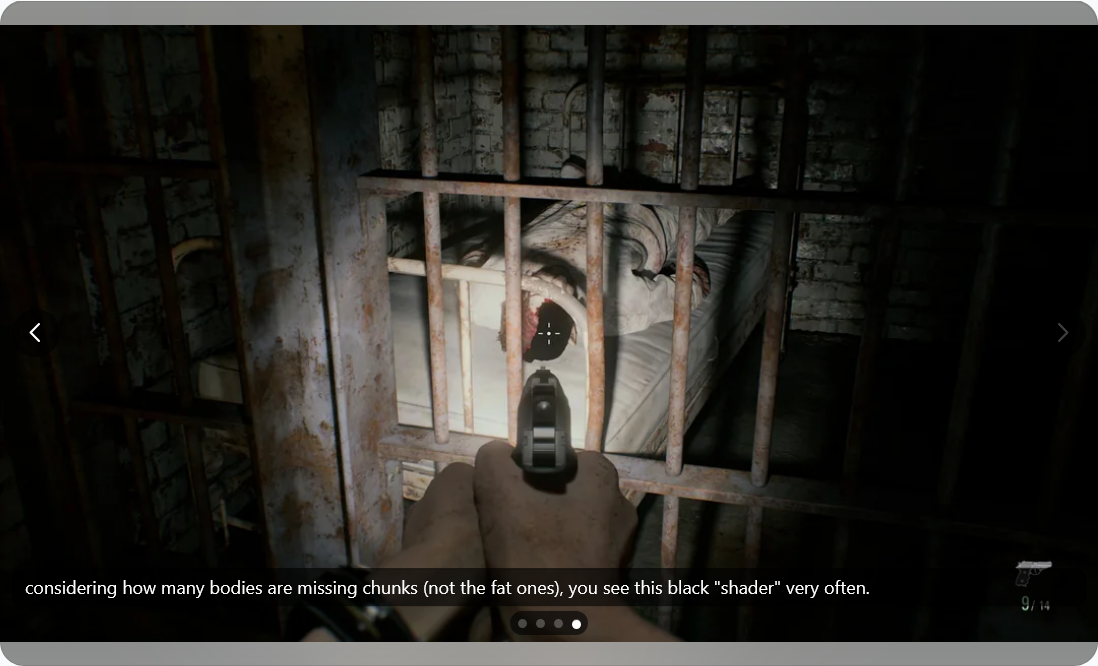
Task: Select the handgun weapon icon
Action: point(1032,573)
